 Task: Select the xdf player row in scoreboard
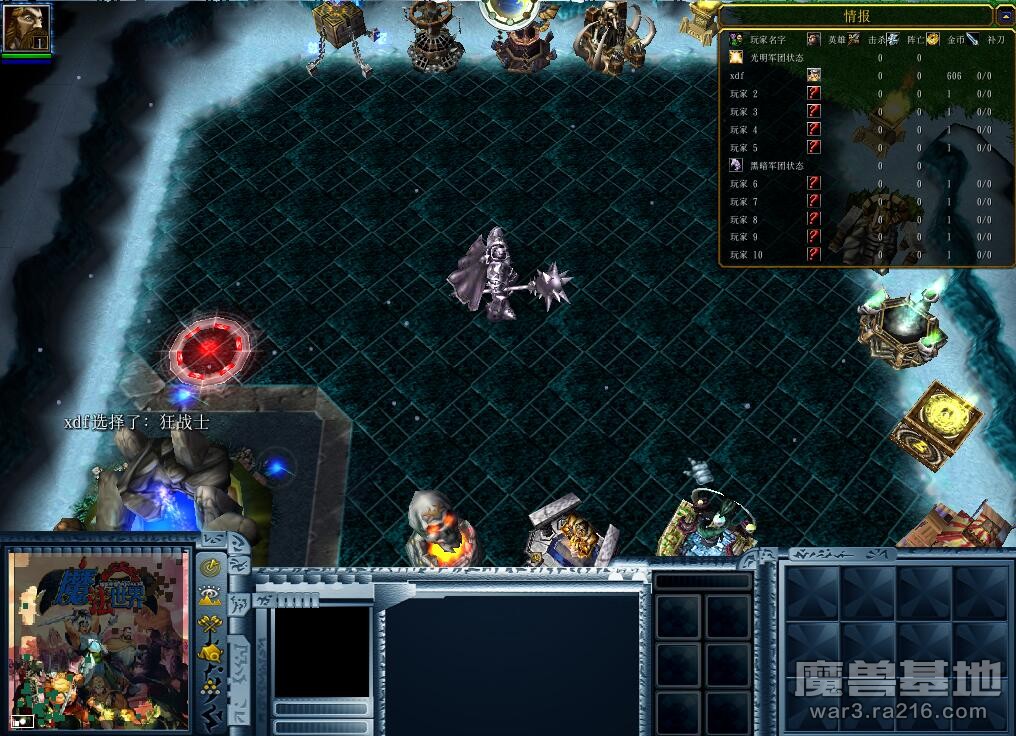click(x=860, y=76)
